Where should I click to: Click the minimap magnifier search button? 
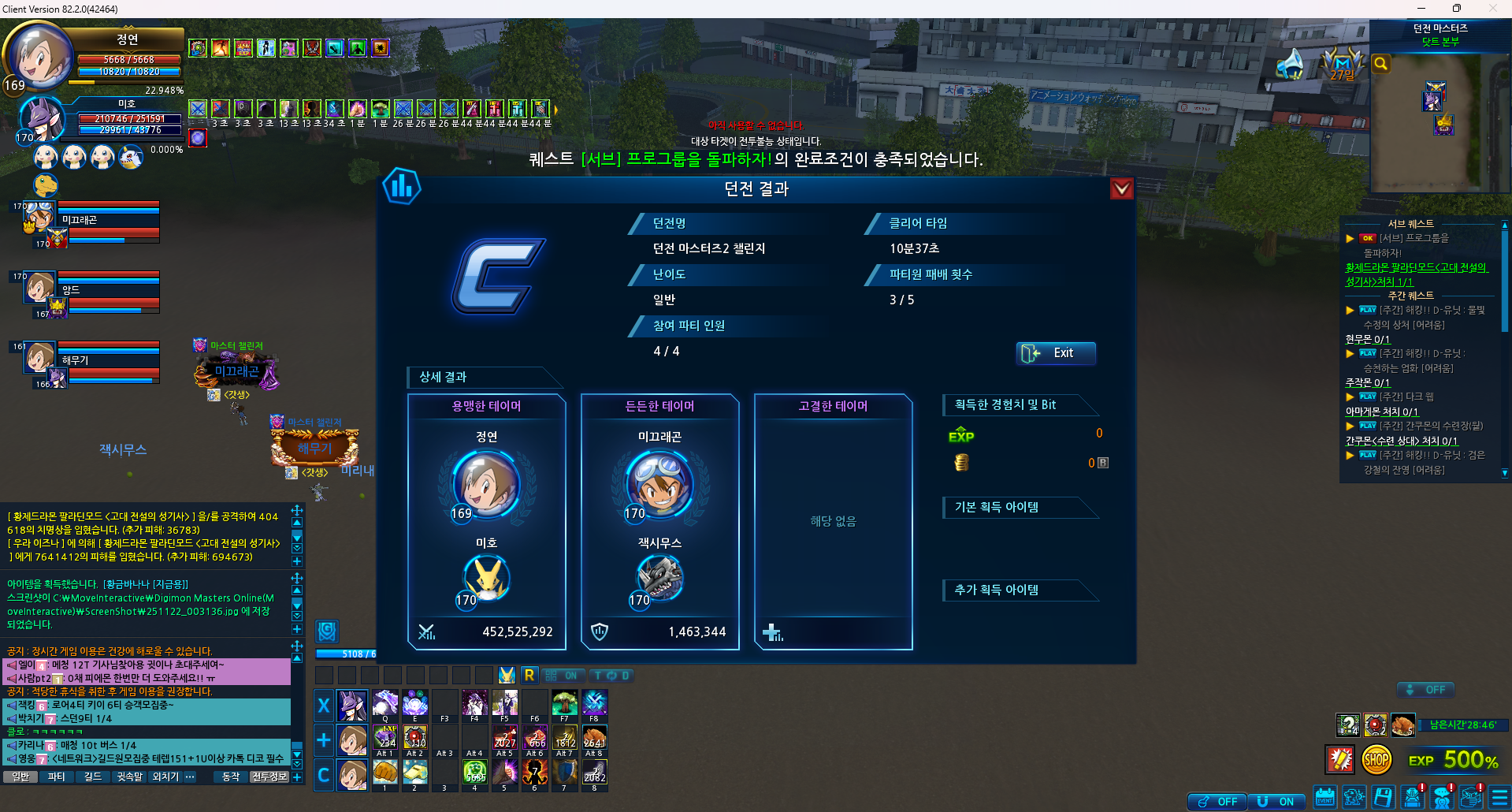tap(1380, 64)
